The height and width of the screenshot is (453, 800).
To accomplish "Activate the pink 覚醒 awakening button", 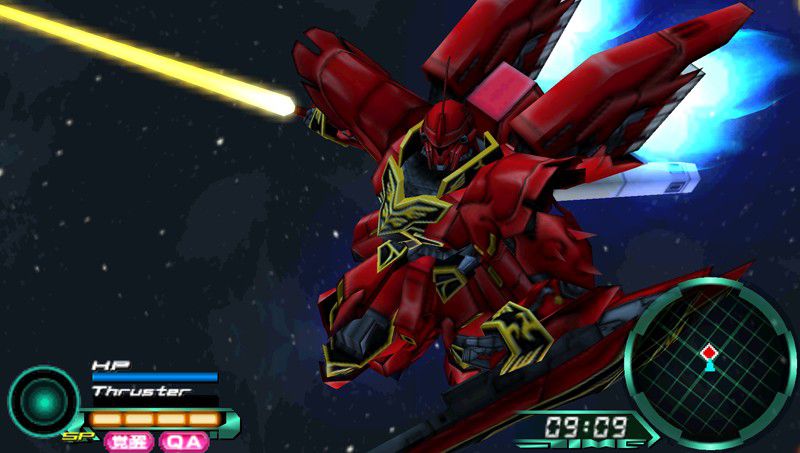I will 129,441.
